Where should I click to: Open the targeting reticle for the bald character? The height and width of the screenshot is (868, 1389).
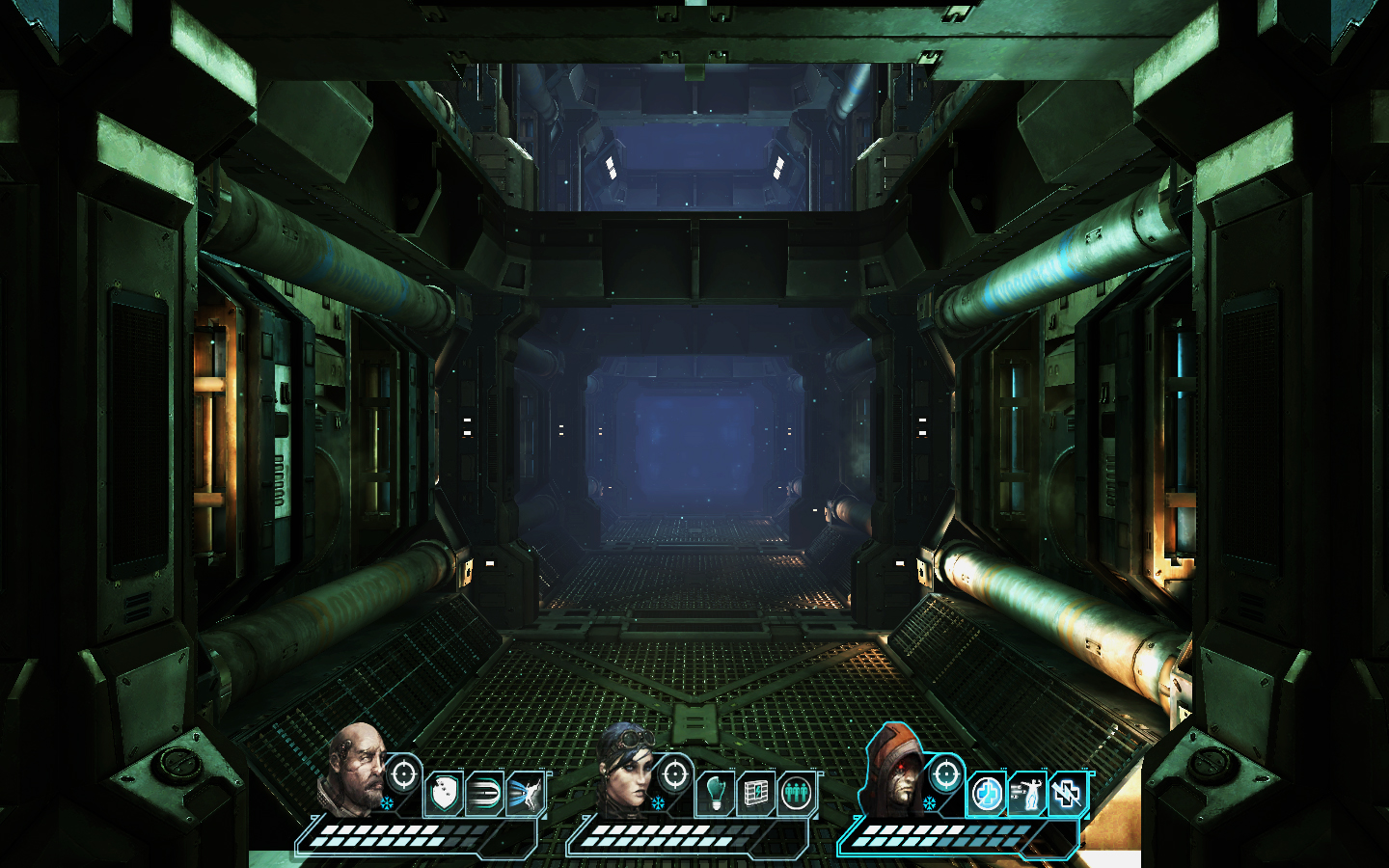click(x=405, y=774)
